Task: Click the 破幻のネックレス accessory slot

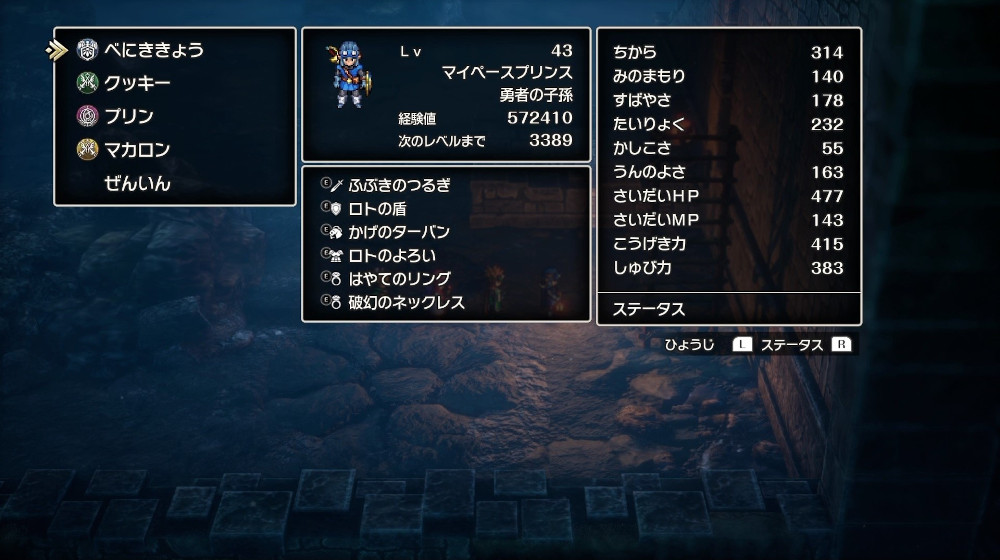Action: tap(406, 302)
